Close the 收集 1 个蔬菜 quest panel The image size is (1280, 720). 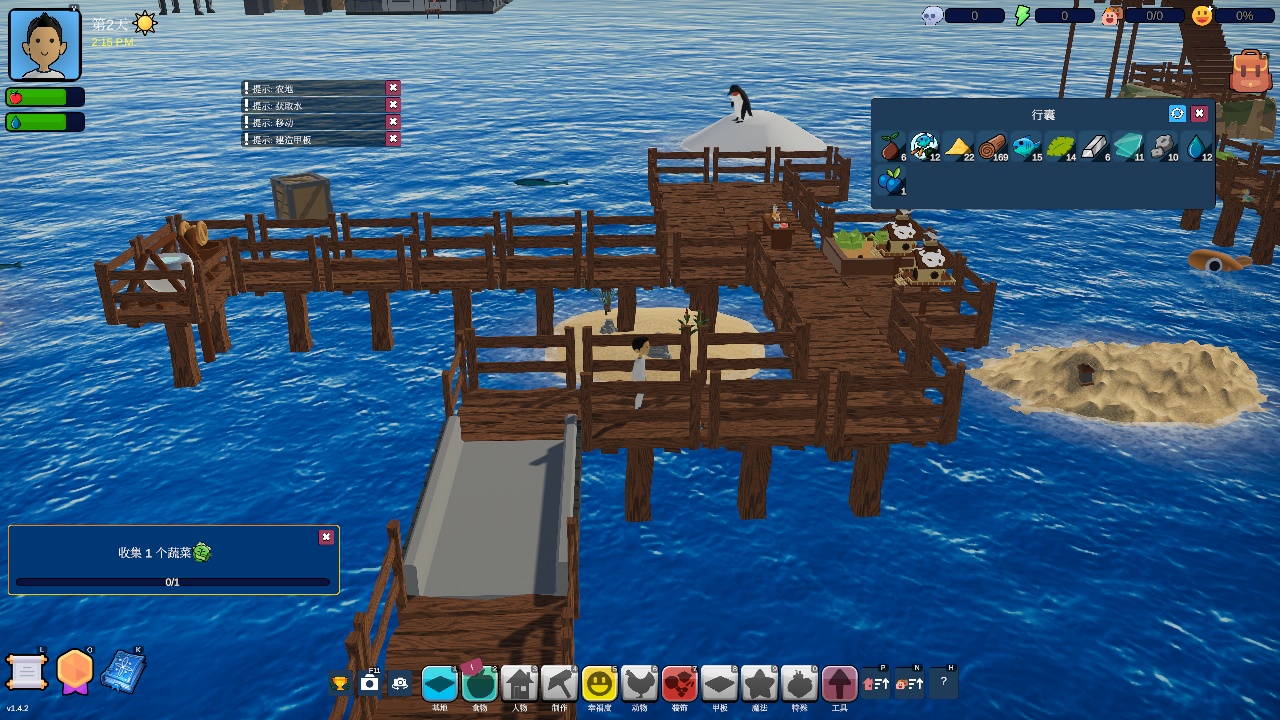[x=326, y=537]
